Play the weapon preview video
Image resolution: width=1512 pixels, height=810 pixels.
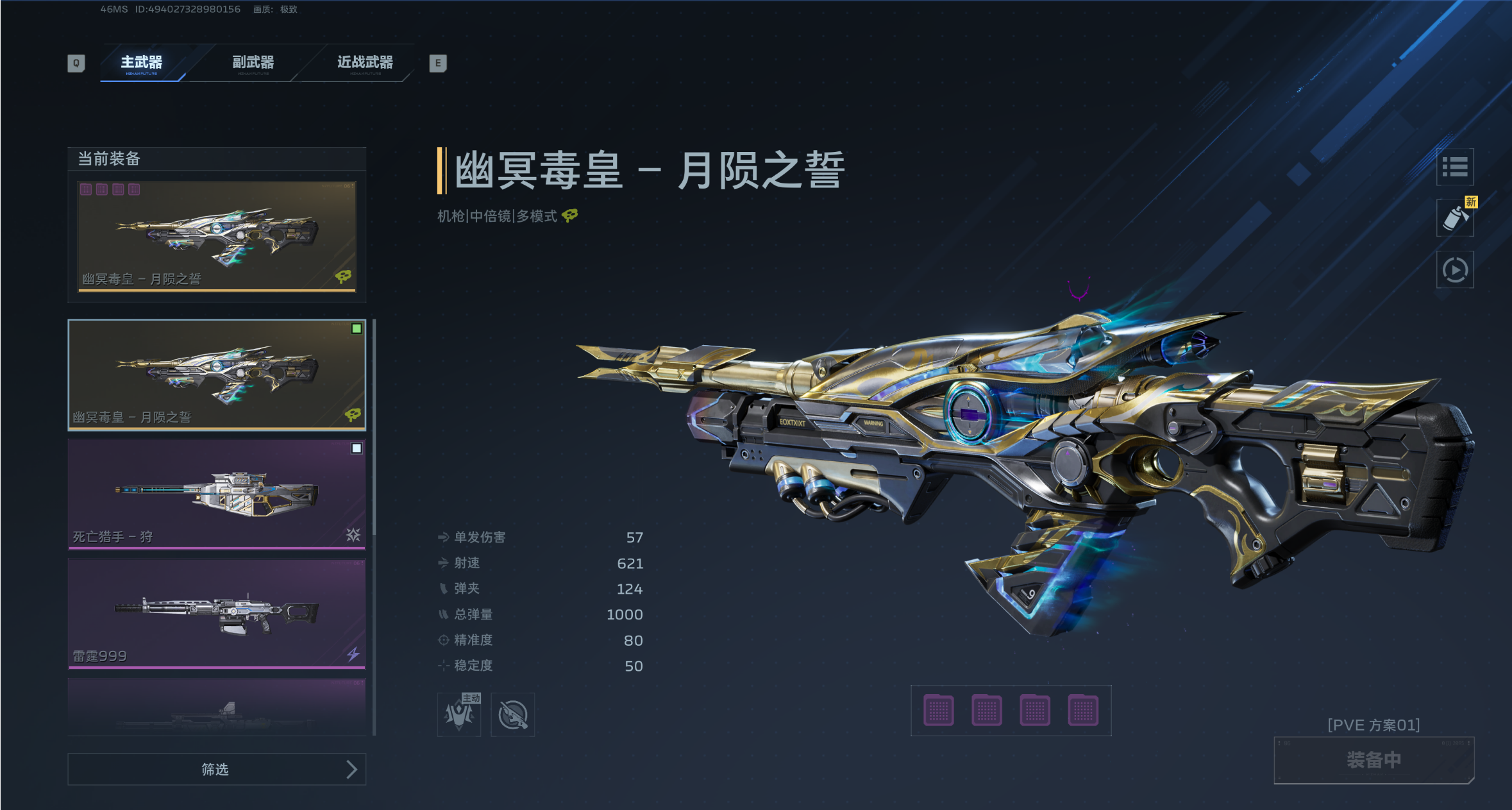(x=1454, y=270)
